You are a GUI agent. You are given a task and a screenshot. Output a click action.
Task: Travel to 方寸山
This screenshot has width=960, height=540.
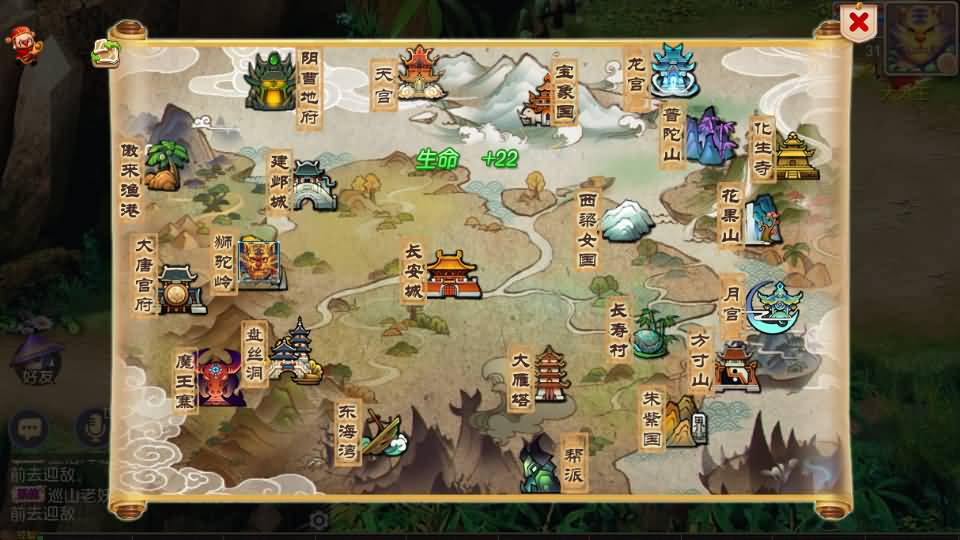737,366
